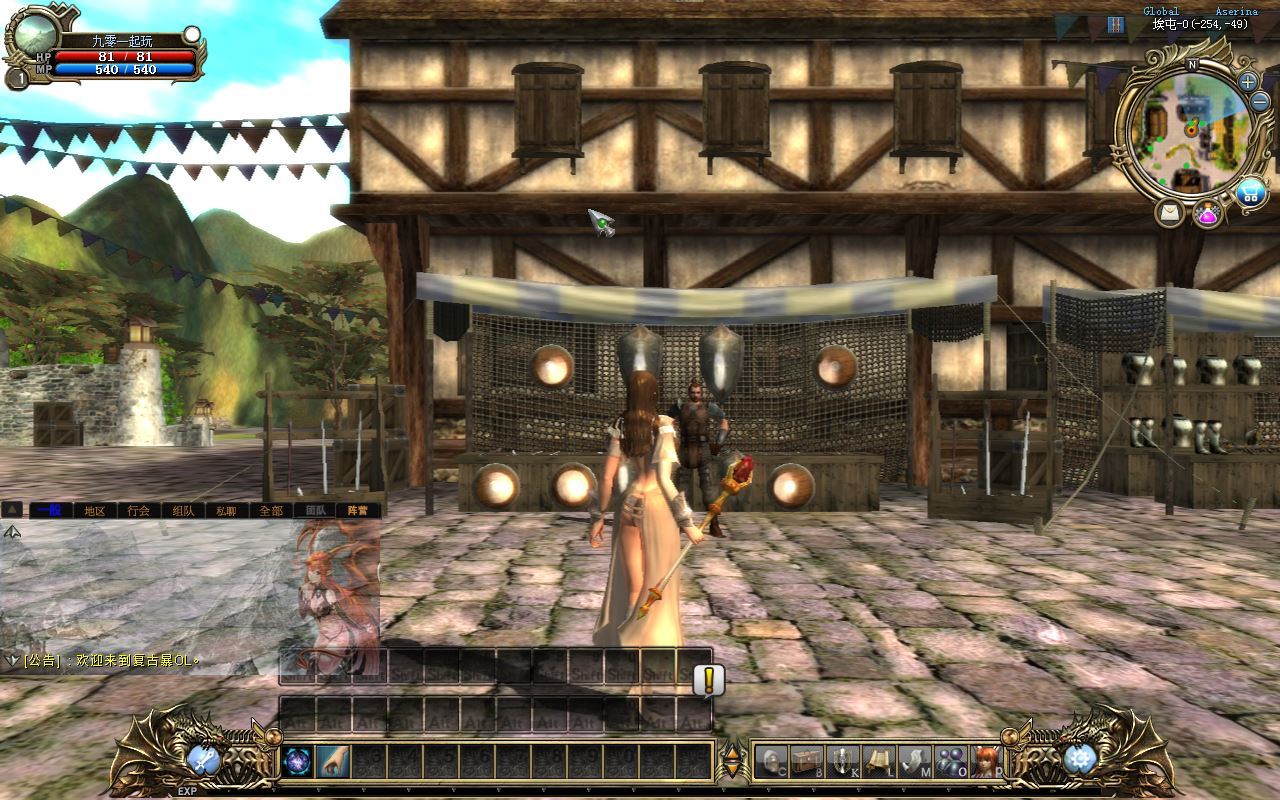Show the 全部 chat tab
This screenshot has width=1280, height=800.
click(x=270, y=510)
